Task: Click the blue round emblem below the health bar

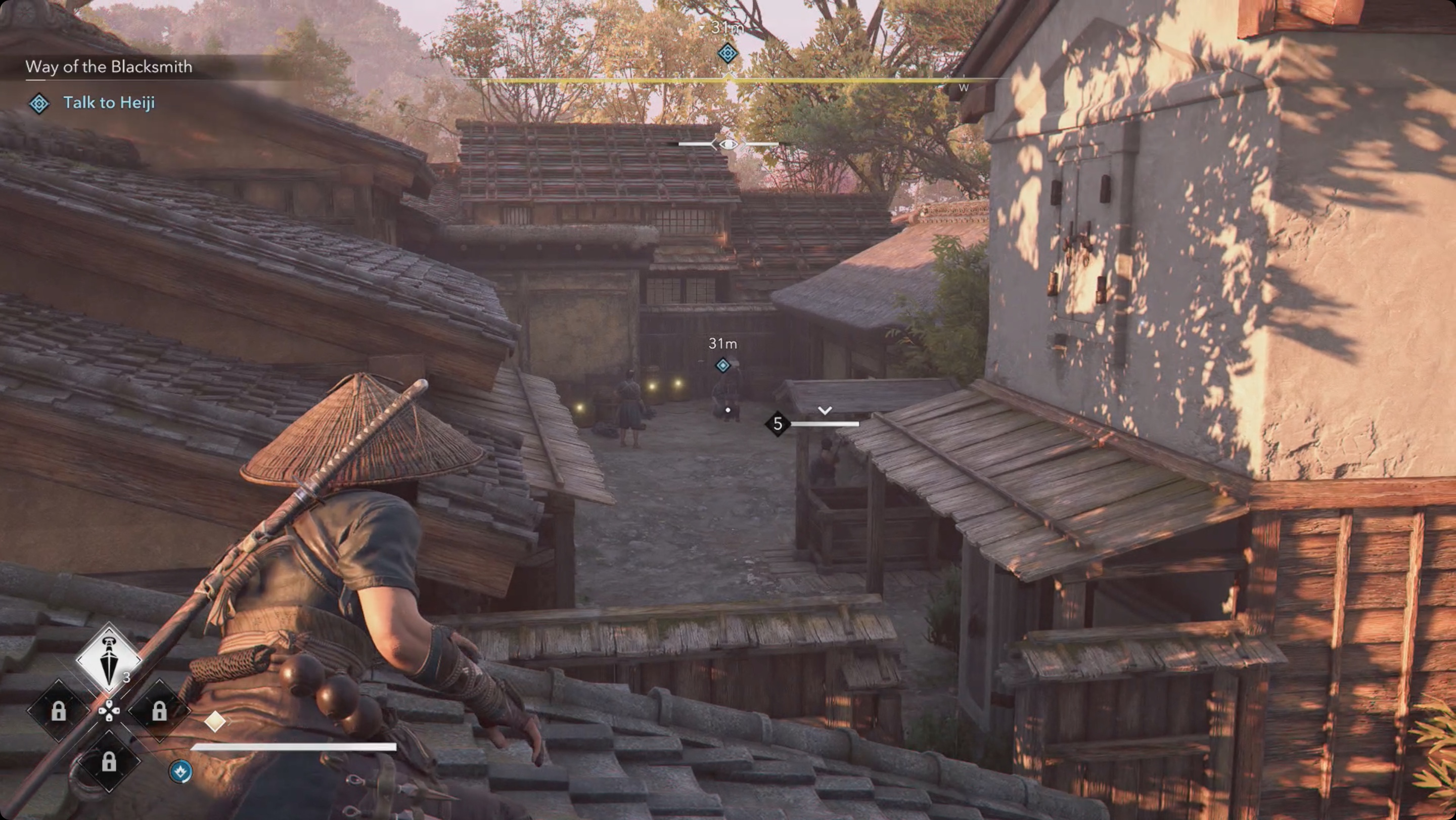Action: (180, 771)
